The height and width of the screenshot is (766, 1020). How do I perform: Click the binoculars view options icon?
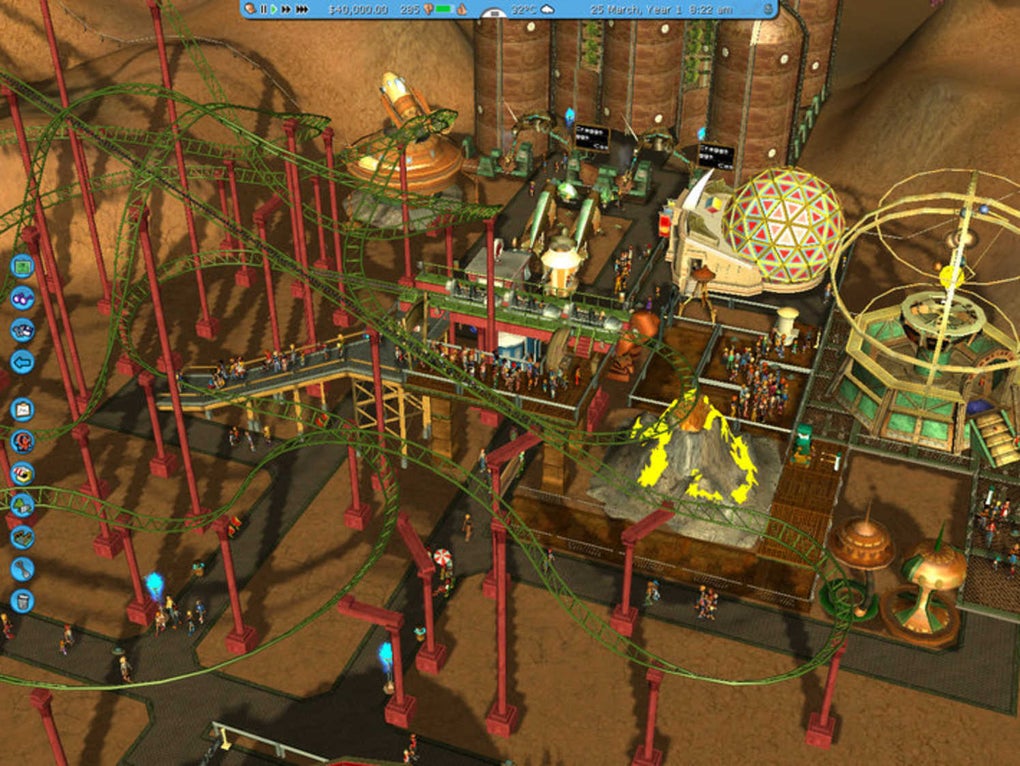pyautogui.click(x=22, y=298)
